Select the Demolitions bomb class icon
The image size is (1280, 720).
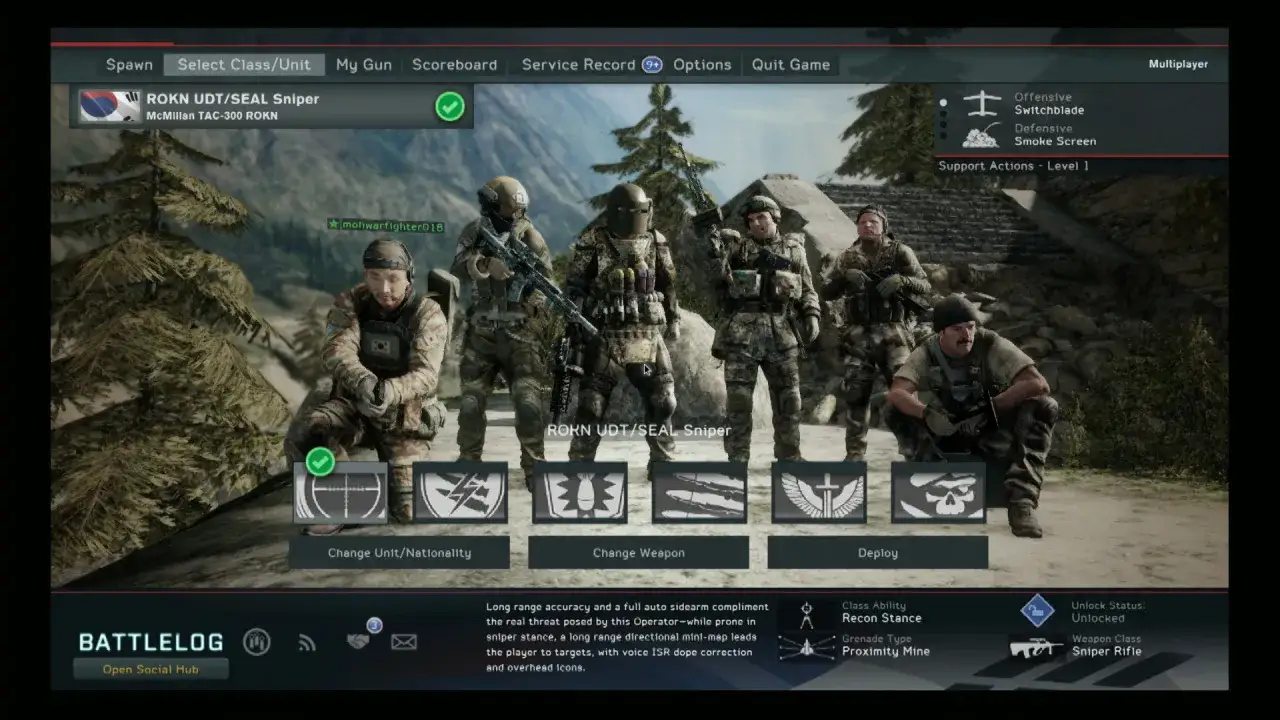coord(580,492)
